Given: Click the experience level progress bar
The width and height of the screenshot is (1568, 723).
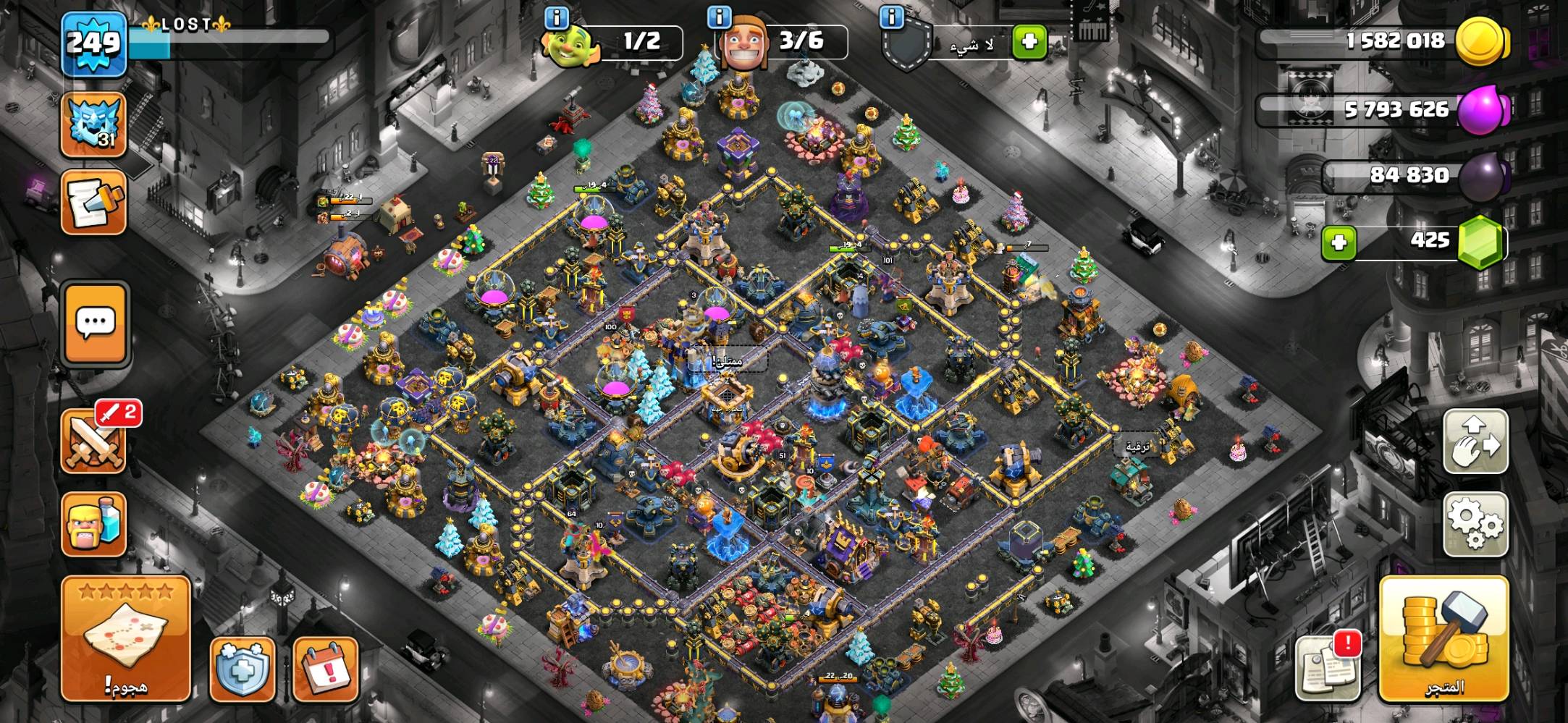Looking at the screenshot, I should 217,41.
